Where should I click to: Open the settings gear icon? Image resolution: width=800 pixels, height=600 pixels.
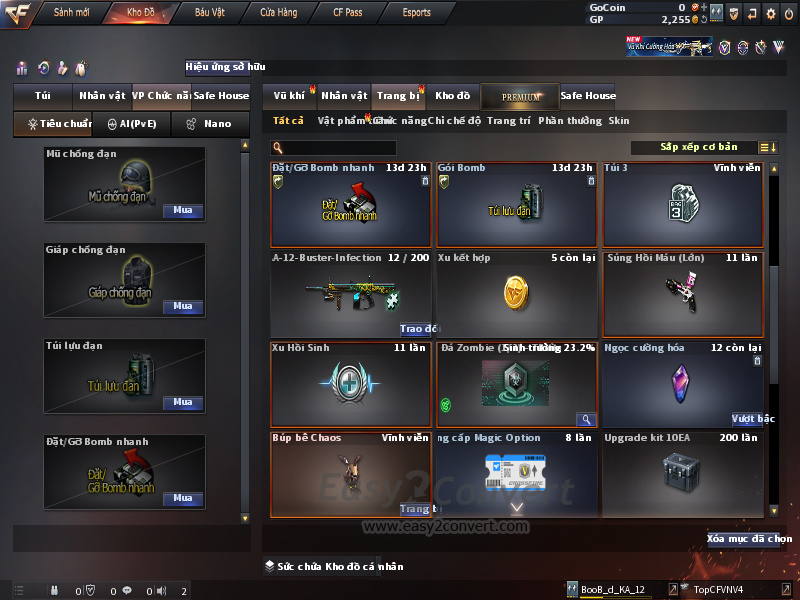click(770, 13)
